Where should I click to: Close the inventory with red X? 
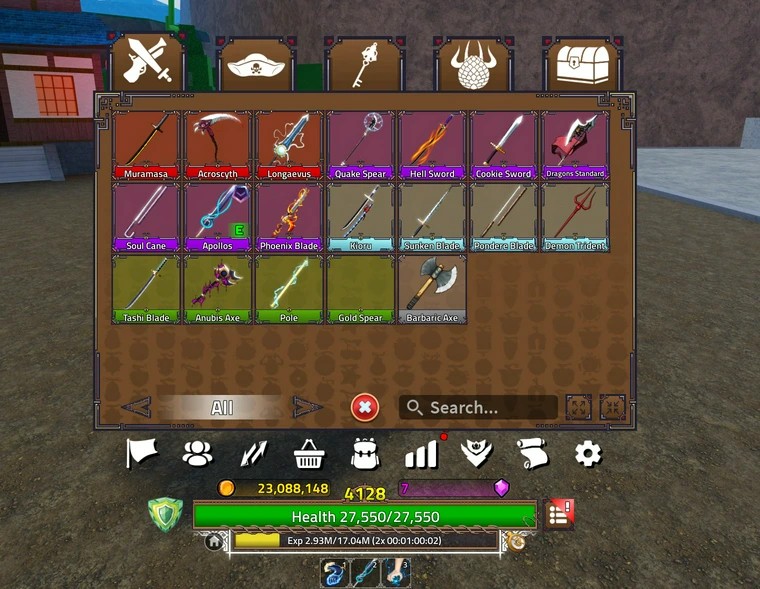tap(365, 407)
